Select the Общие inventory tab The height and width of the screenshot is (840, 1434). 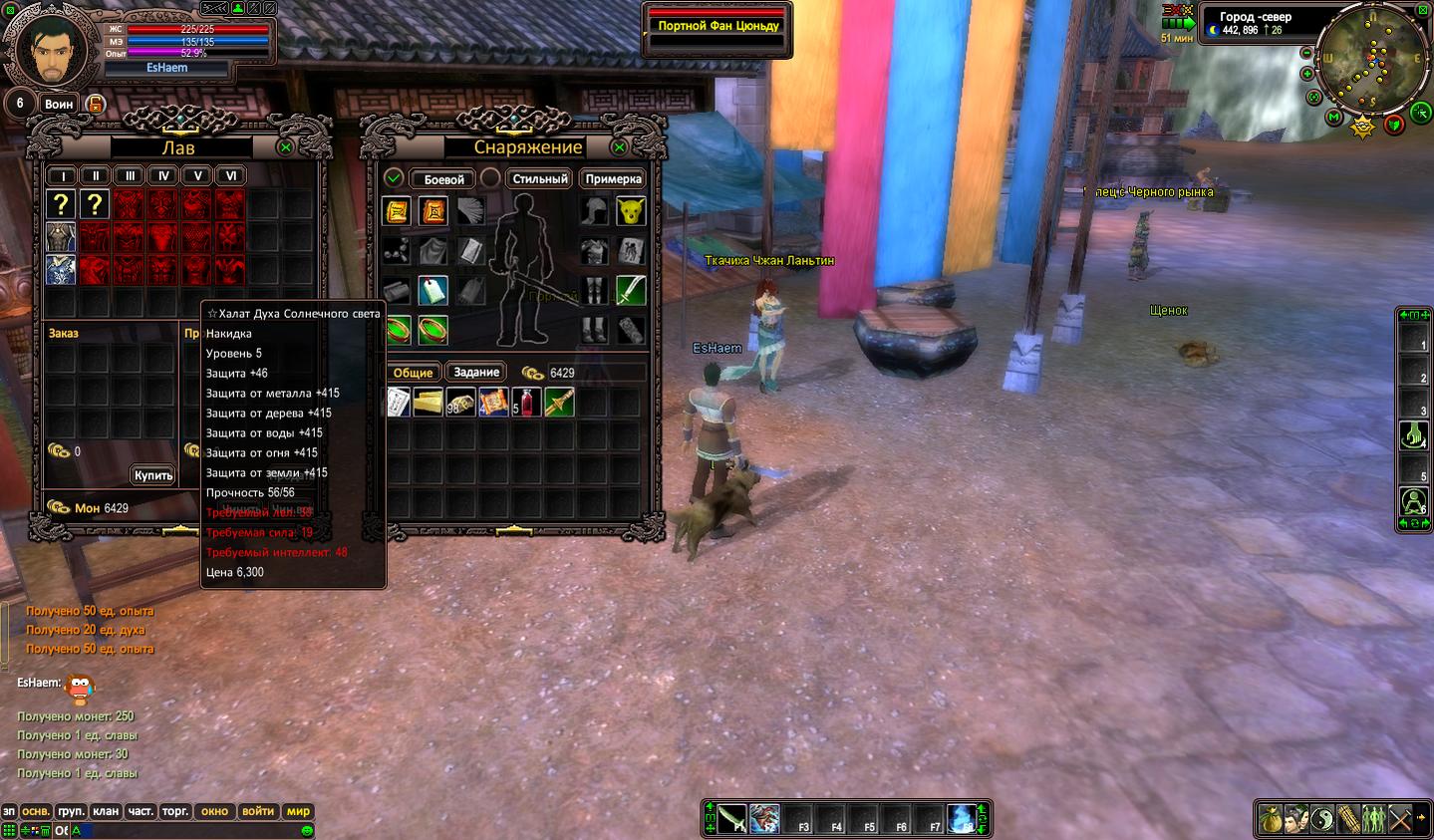coord(413,373)
